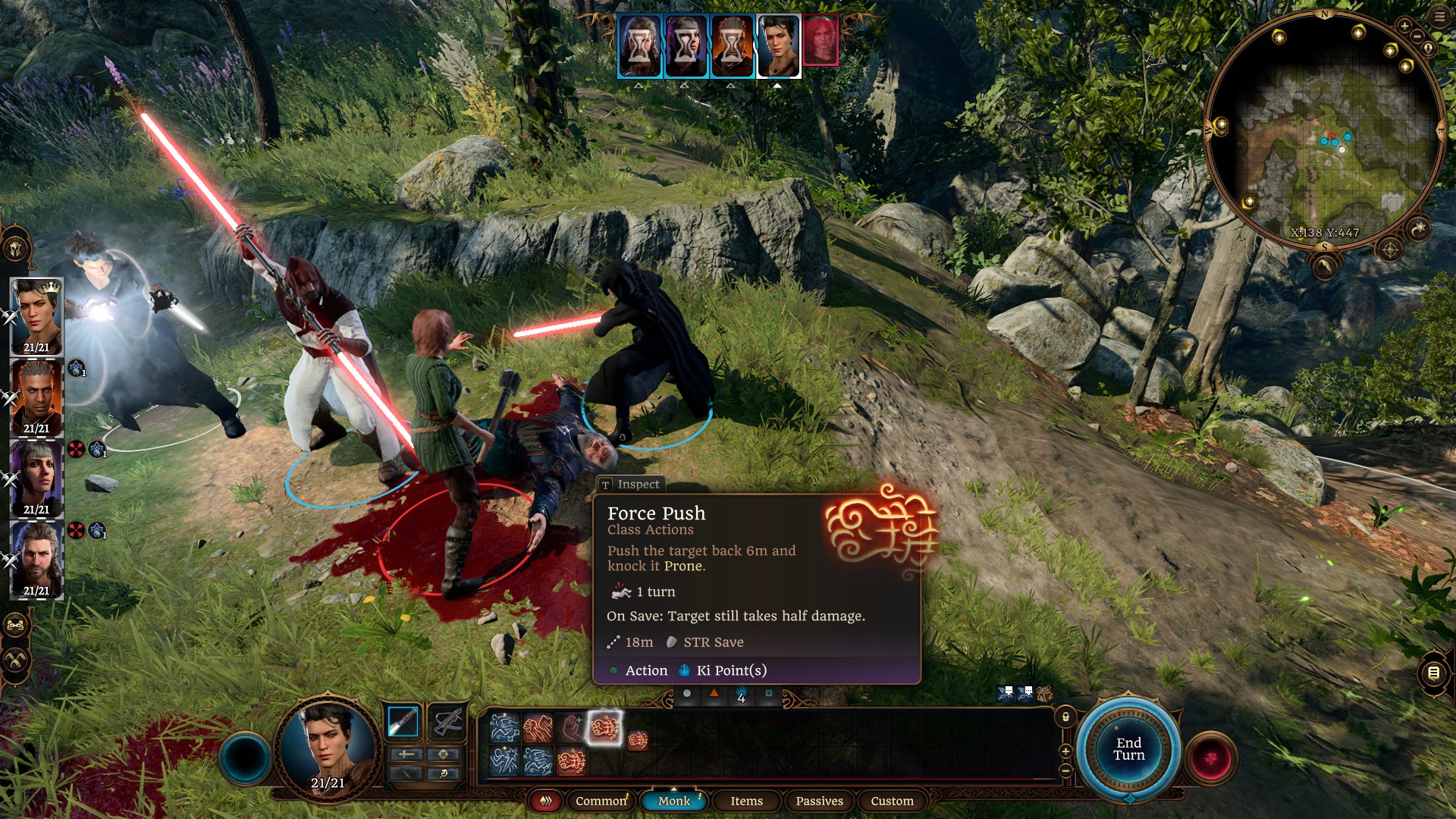Image resolution: width=1456 pixels, height=819 pixels.
Task: Activate the highlighted Force Push ability
Action: pyautogui.click(x=604, y=728)
